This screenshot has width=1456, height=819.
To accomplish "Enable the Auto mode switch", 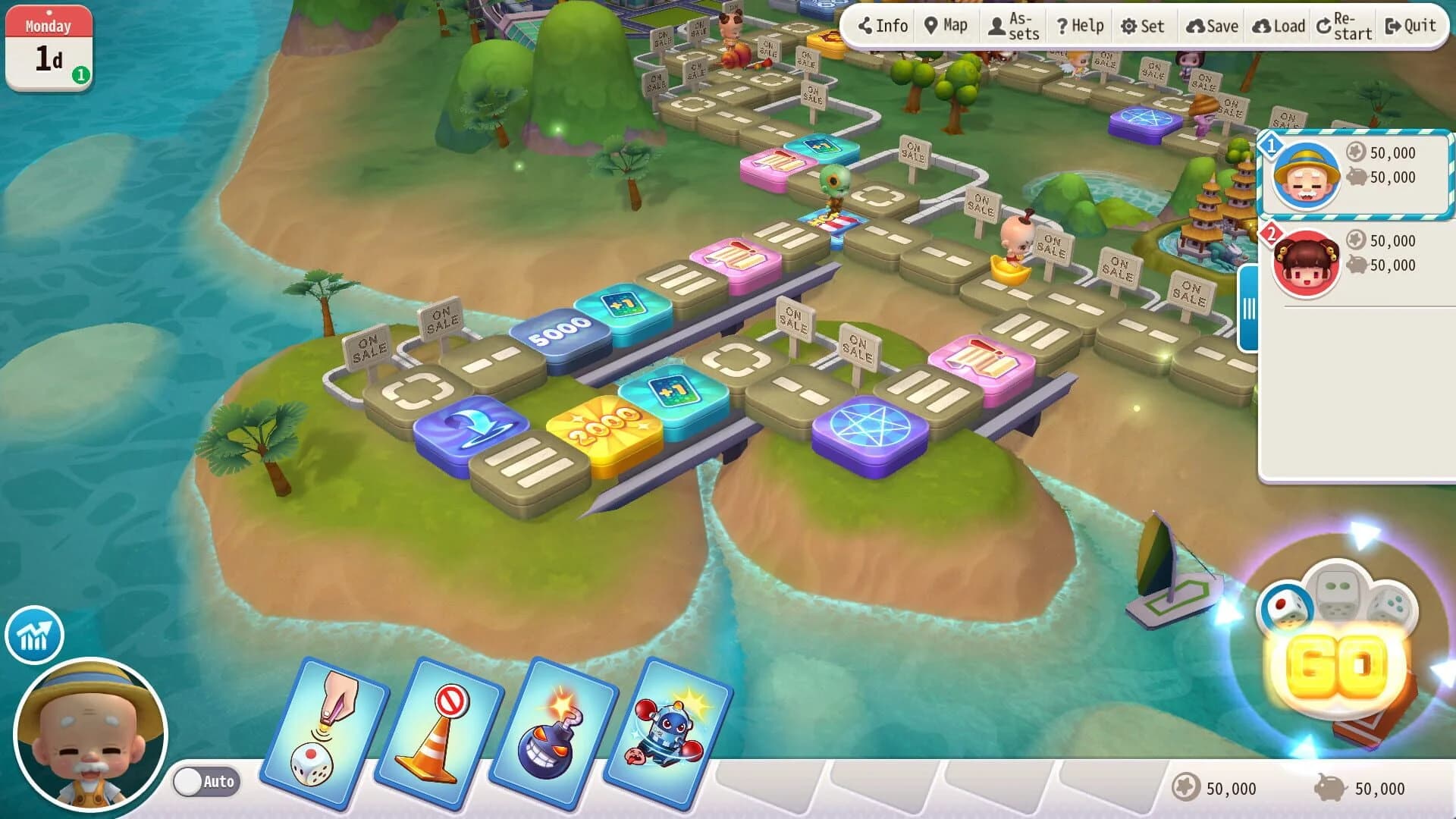I will click(206, 781).
